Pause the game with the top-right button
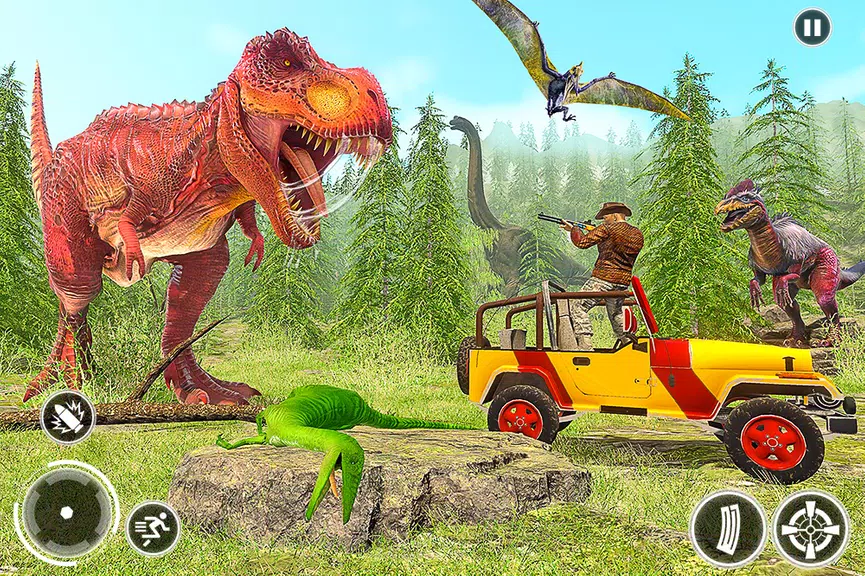This screenshot has height=576, width=865. (x=812, y=27)
